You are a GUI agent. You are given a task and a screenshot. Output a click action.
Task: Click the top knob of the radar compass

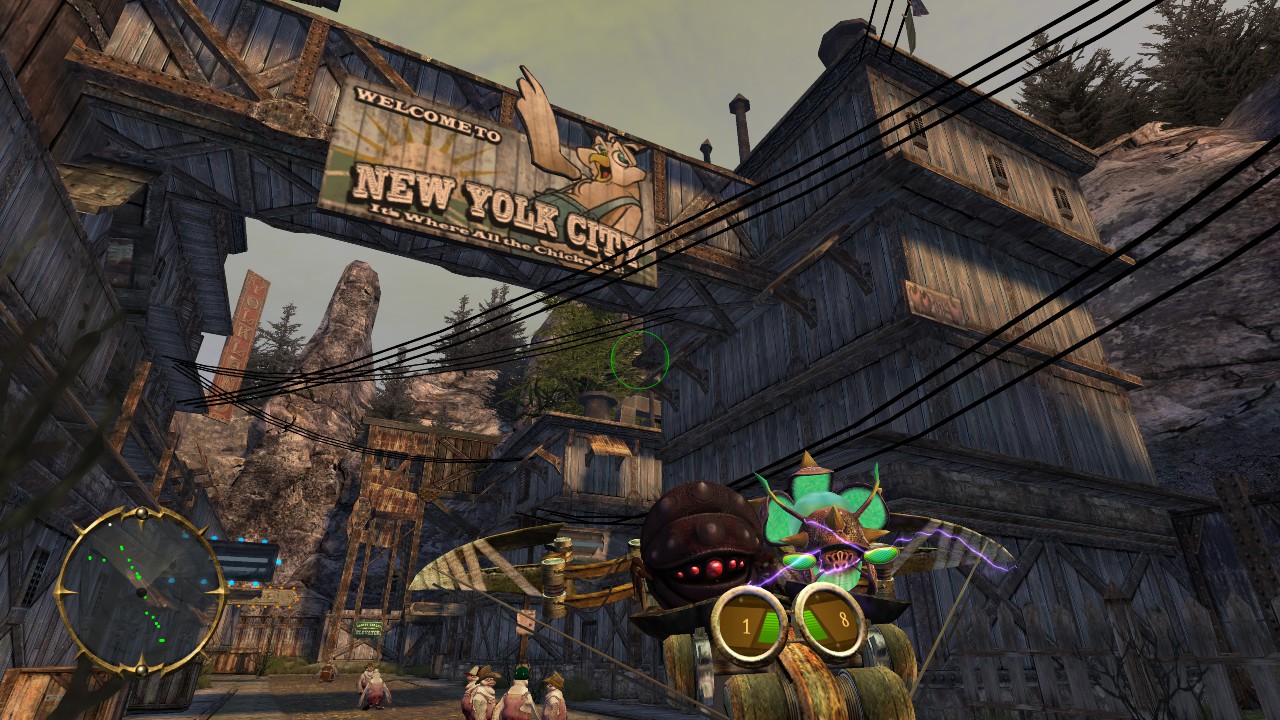pos(141,515)
